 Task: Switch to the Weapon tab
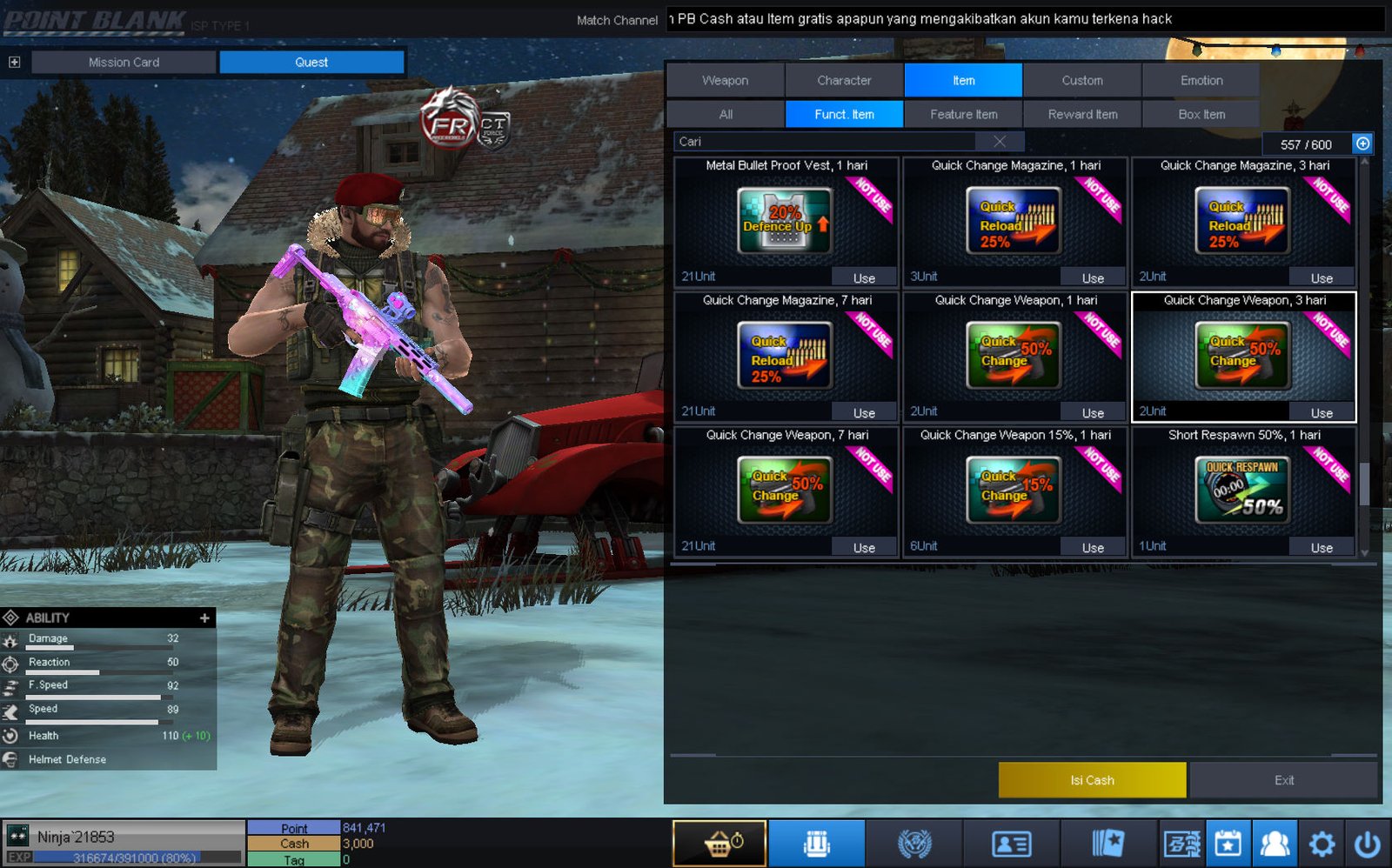(x=725, y=80)
